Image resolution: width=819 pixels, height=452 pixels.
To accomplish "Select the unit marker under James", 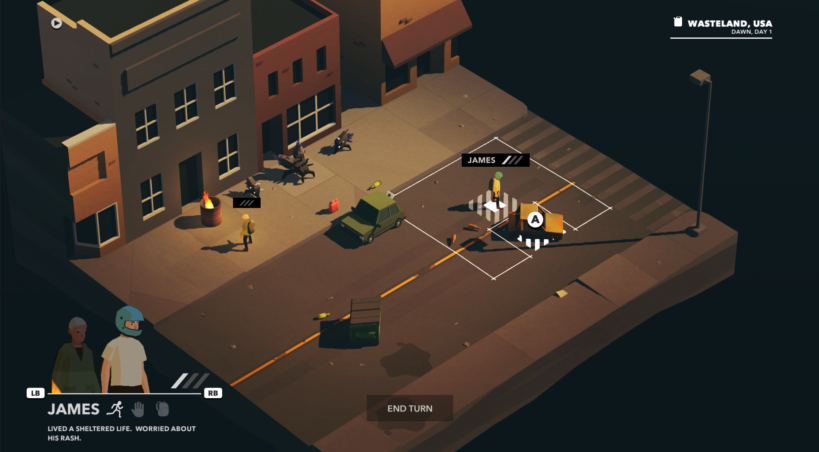I will tap(494, 207).
